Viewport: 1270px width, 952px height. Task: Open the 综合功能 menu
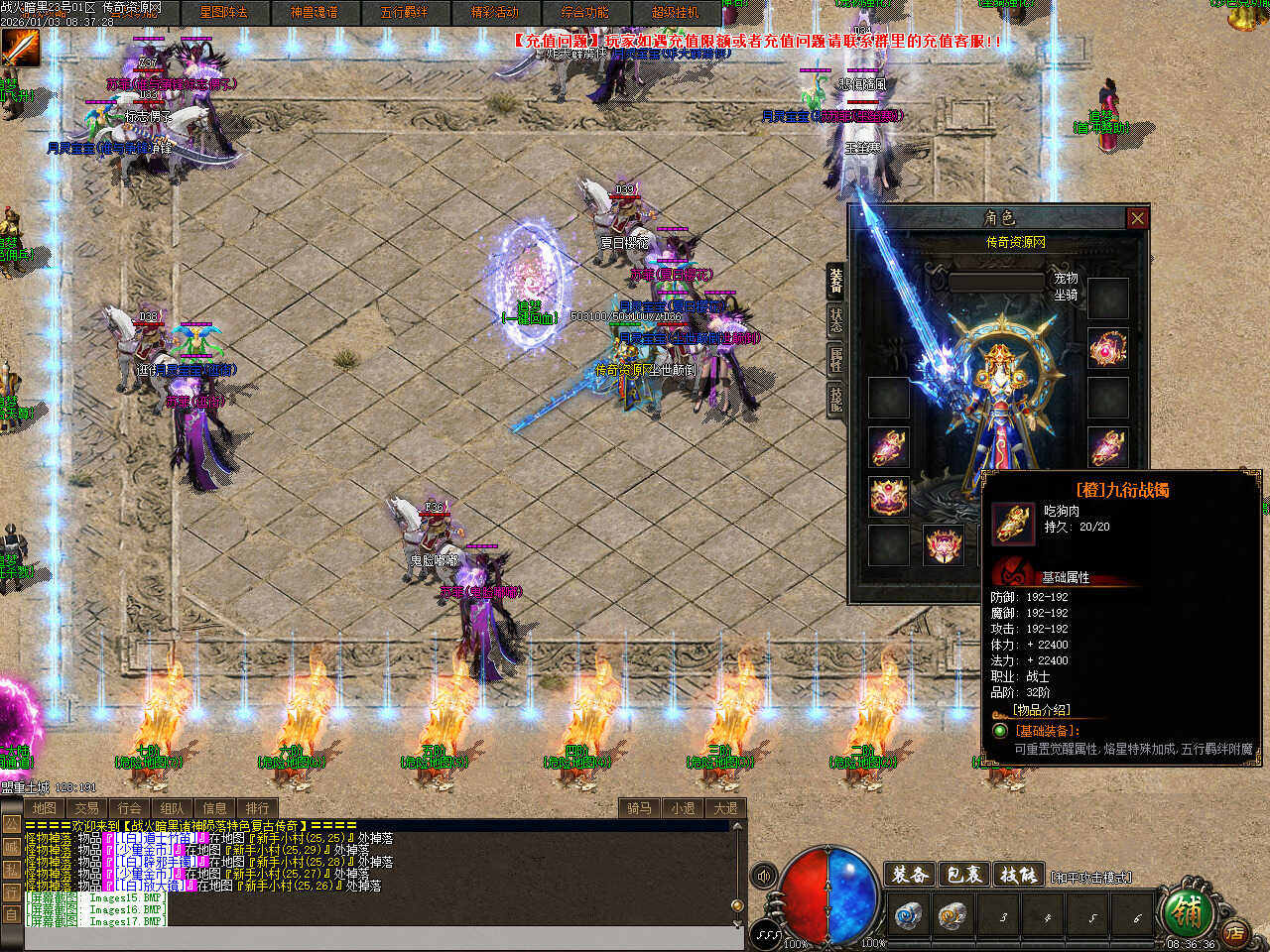[584, 12]
